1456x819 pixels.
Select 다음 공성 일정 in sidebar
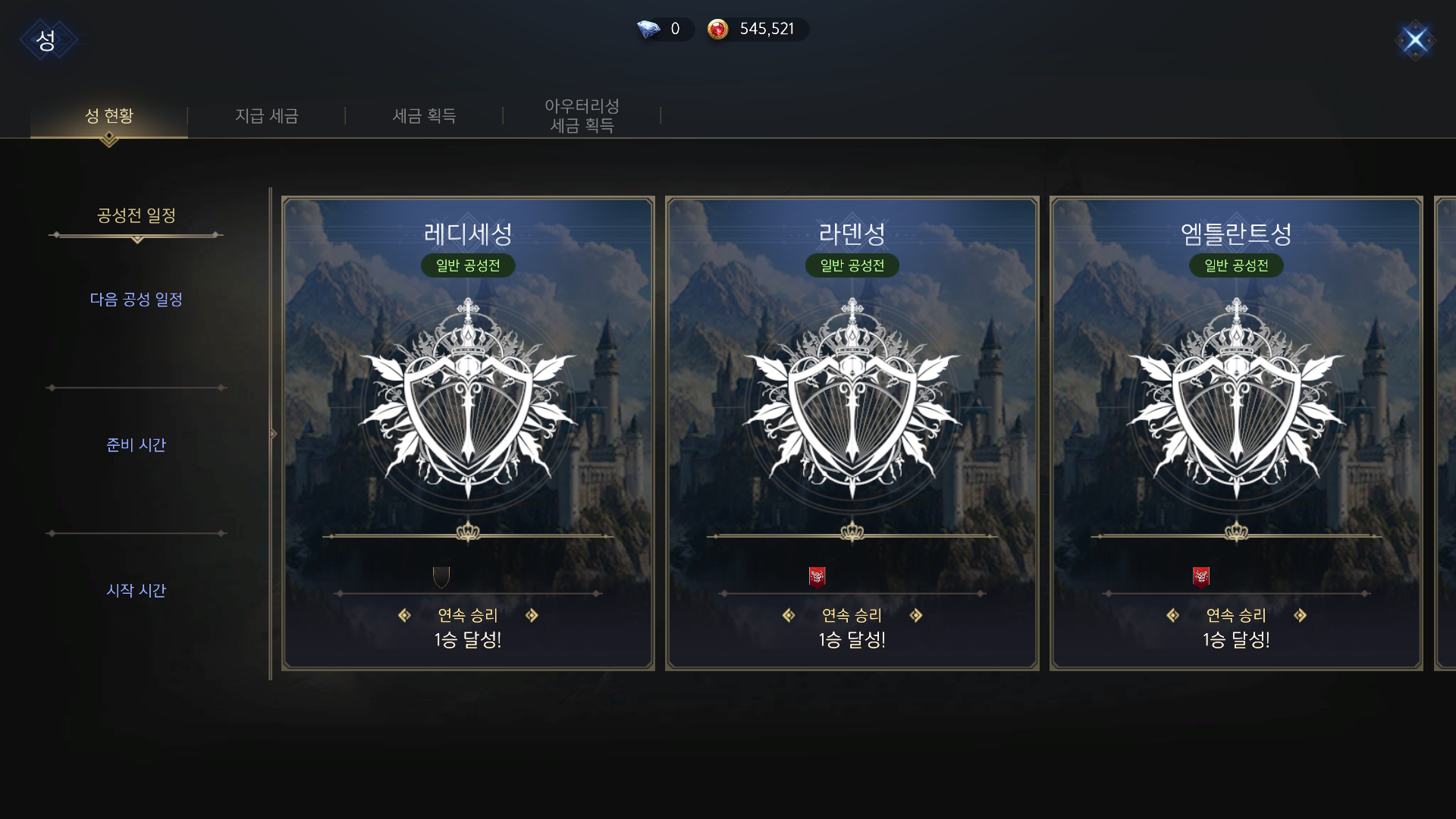[x=136, y=300]
